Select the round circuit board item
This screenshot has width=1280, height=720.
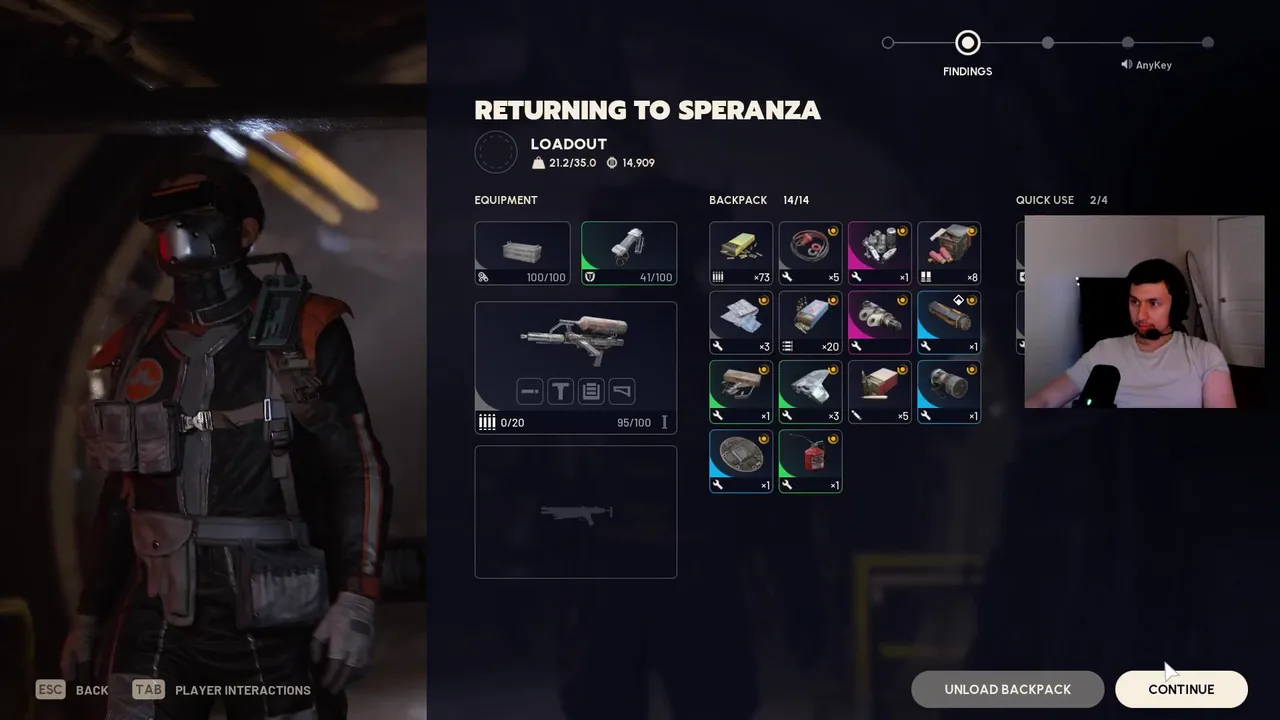tap(741, 461)
